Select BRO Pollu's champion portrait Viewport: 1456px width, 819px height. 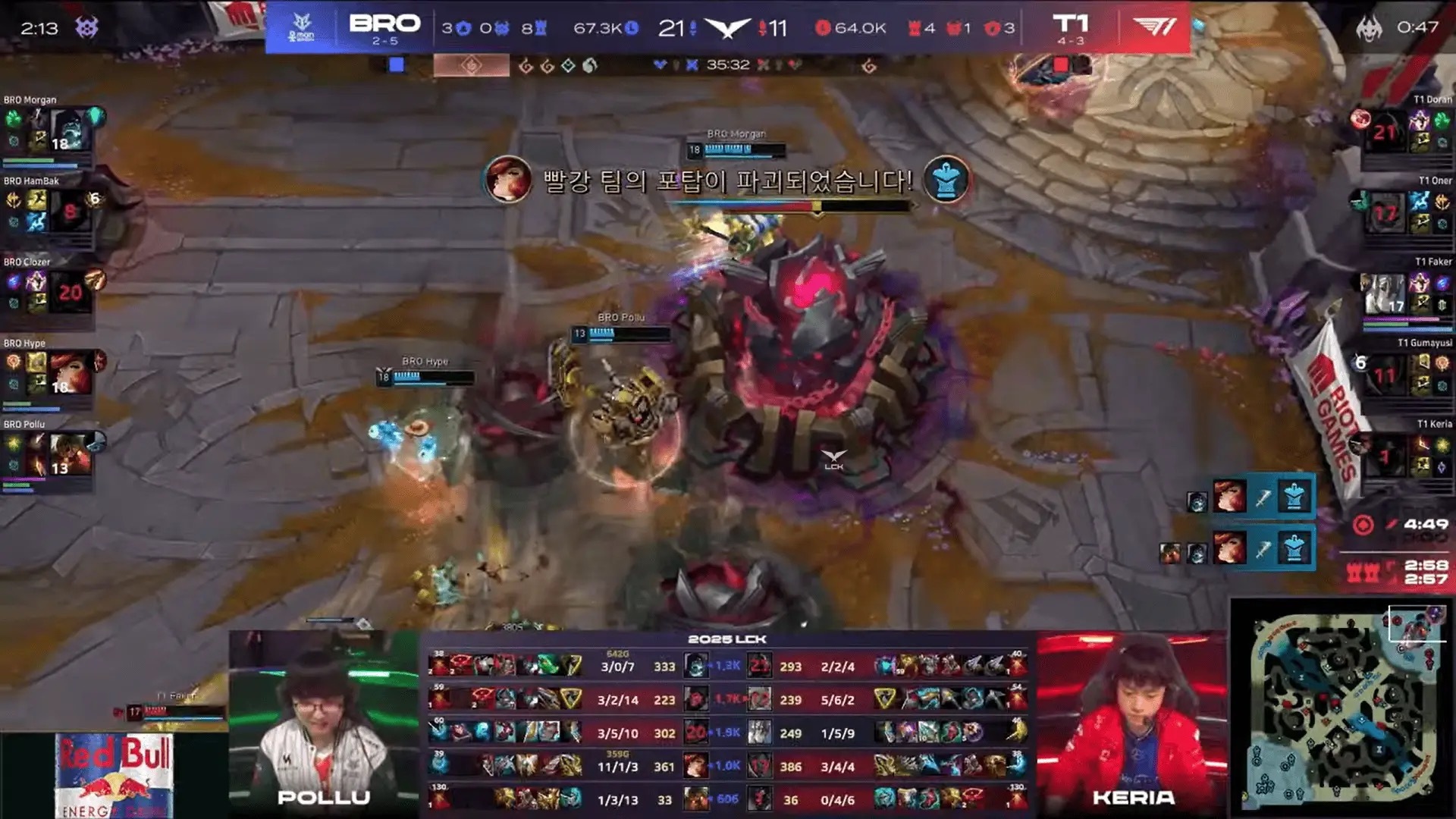(x=70, y=455)
